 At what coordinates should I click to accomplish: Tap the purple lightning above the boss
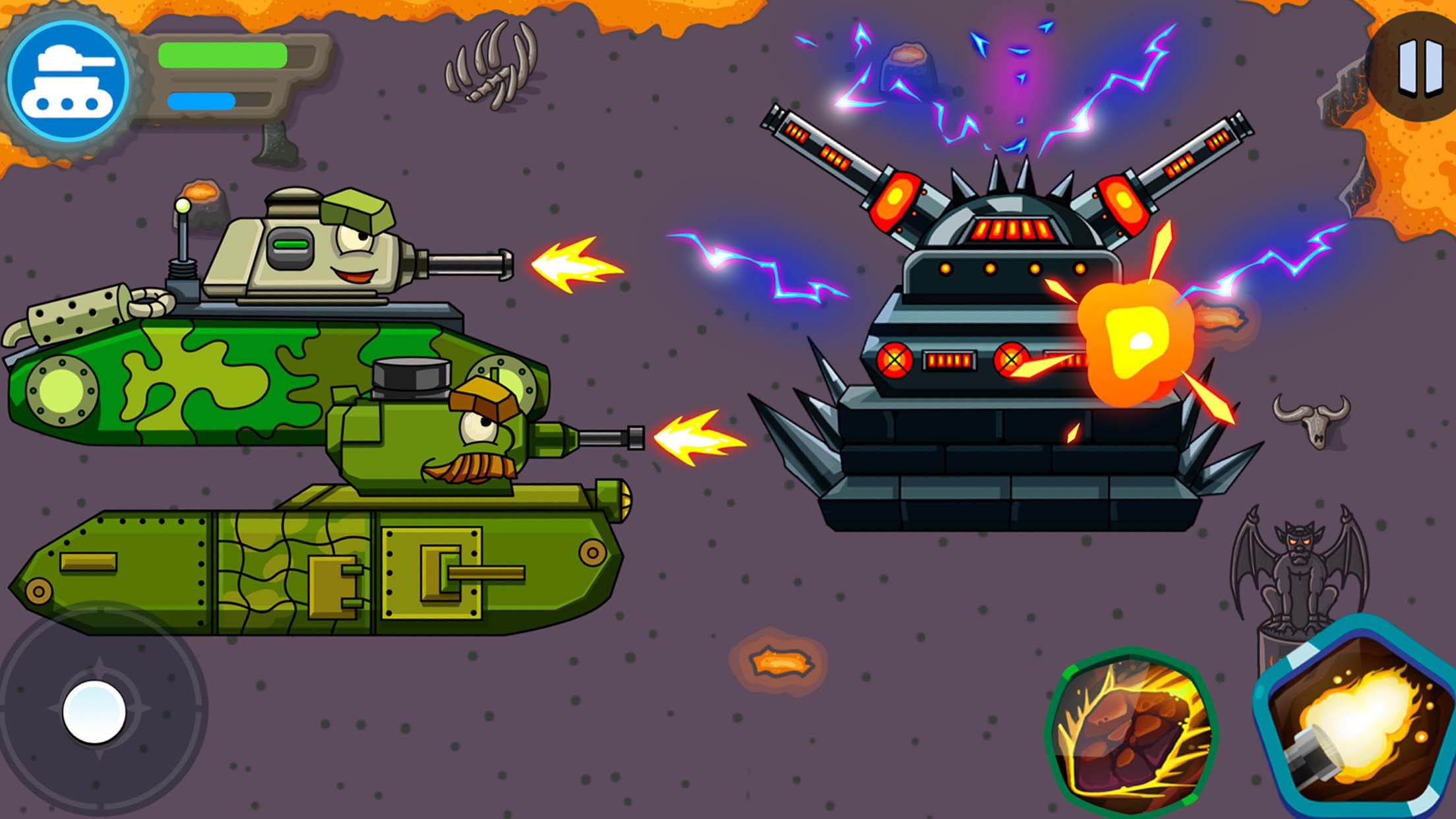point(989,86)
